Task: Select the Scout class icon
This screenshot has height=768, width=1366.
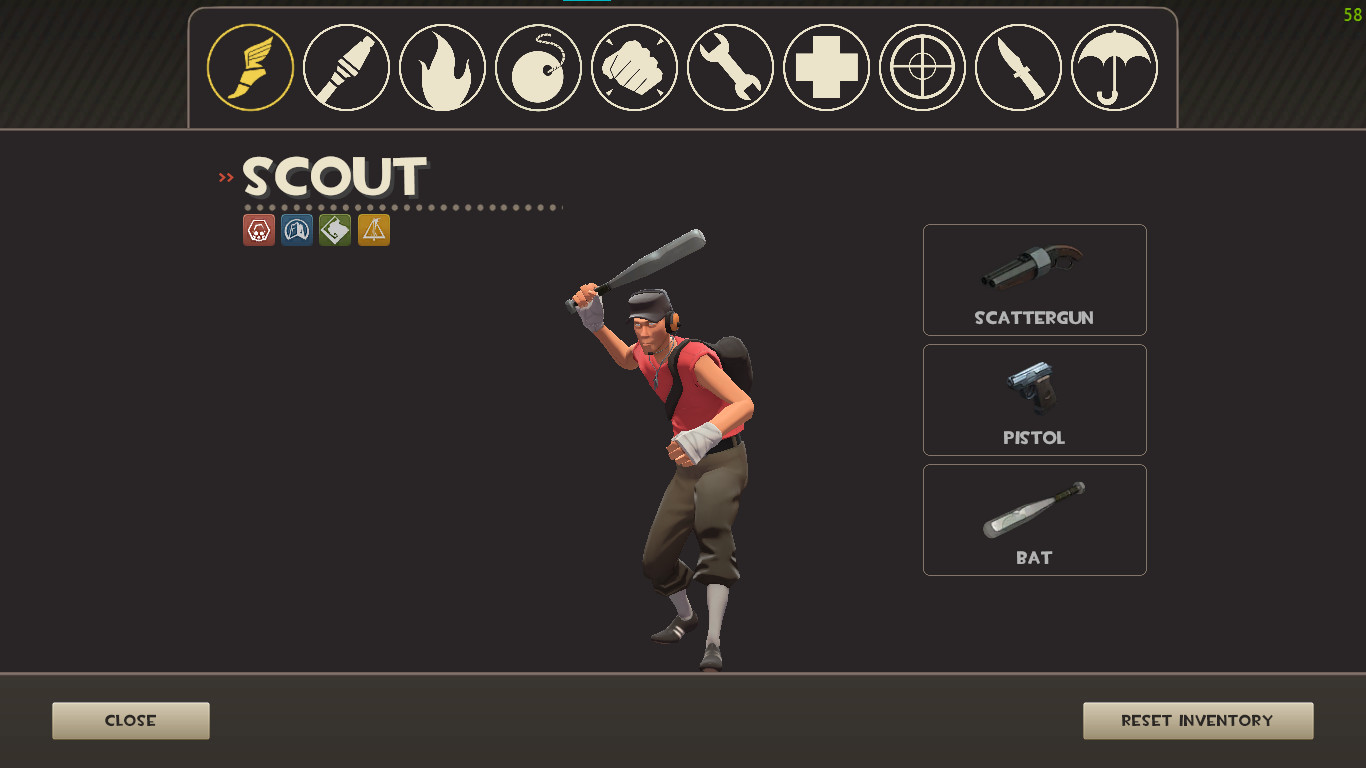Action: [x=249, y=66]
